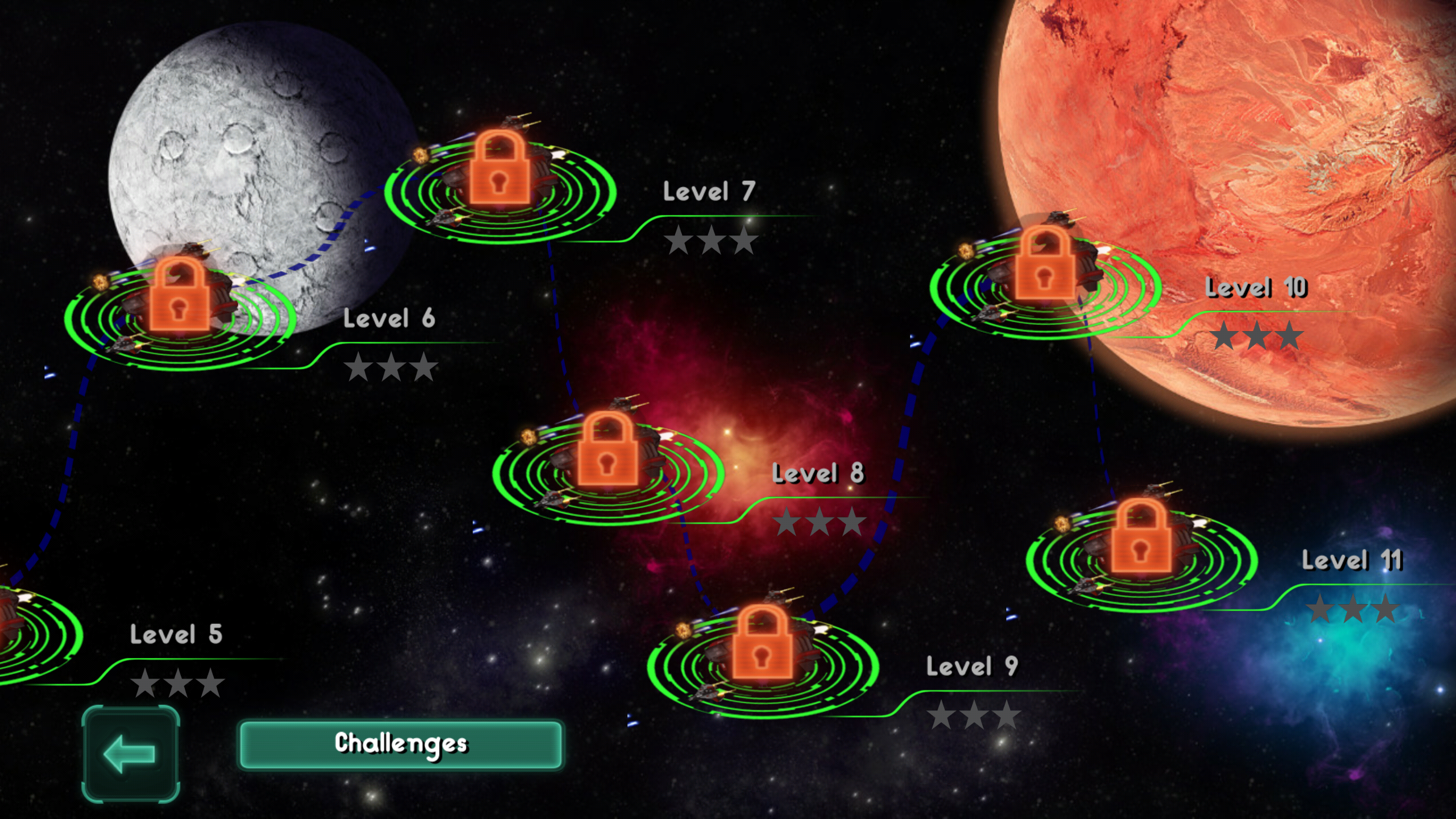Screen dimensions: 1456x819
Task: Pick the locked Level 8 node
Action: pyautogui.click(x=607, y=455)
